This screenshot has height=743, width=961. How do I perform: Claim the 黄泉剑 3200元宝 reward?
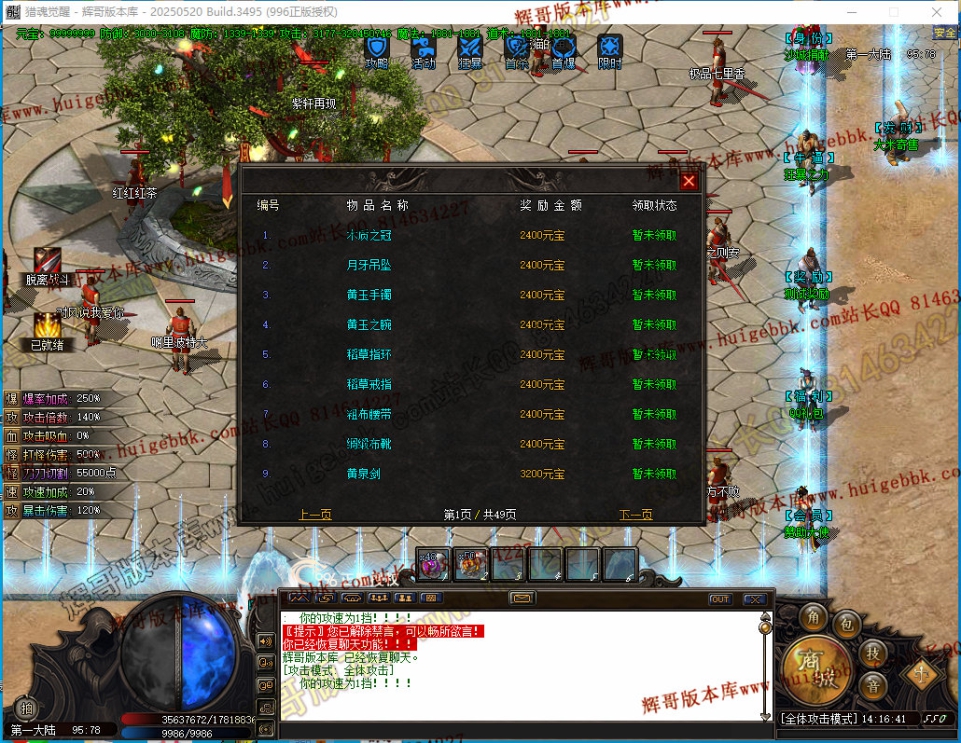point(654,474)
